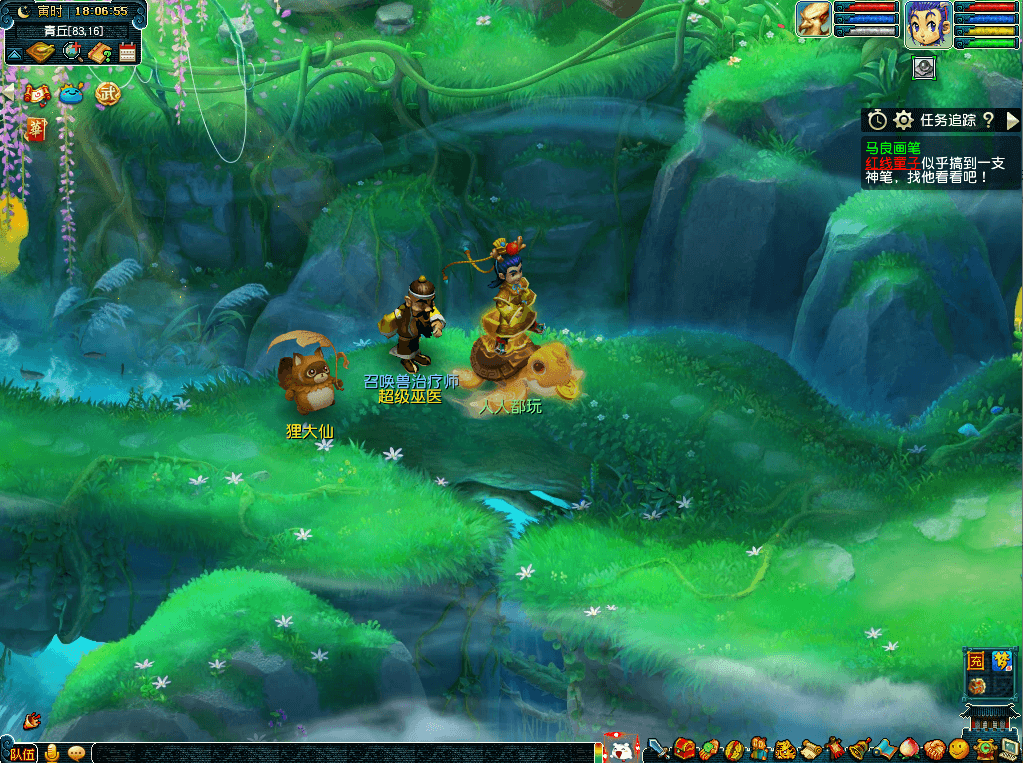Click the 红线童子 quest link

[893, 163]
